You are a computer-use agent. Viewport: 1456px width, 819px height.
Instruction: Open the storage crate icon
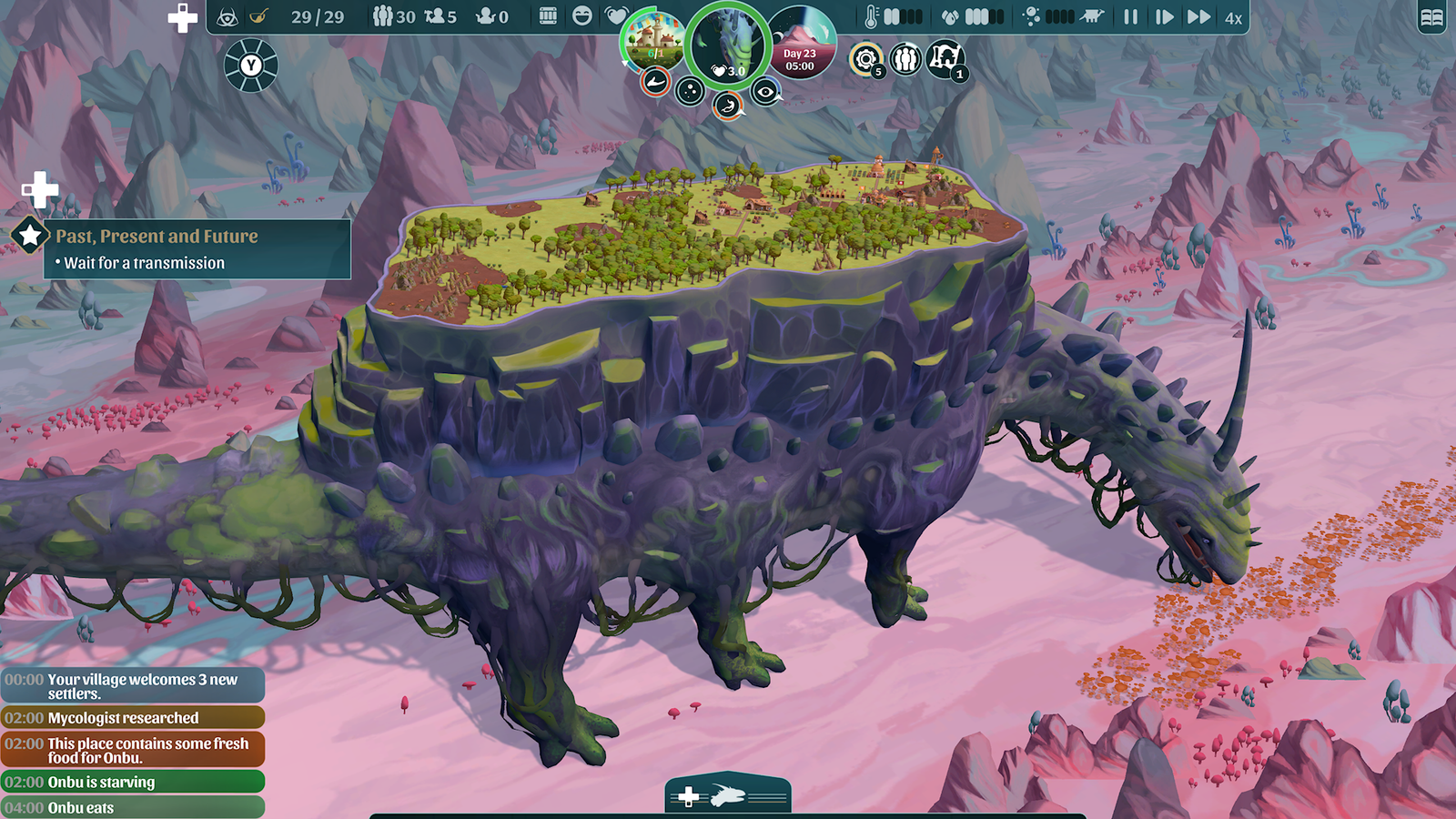pos(548,16)
